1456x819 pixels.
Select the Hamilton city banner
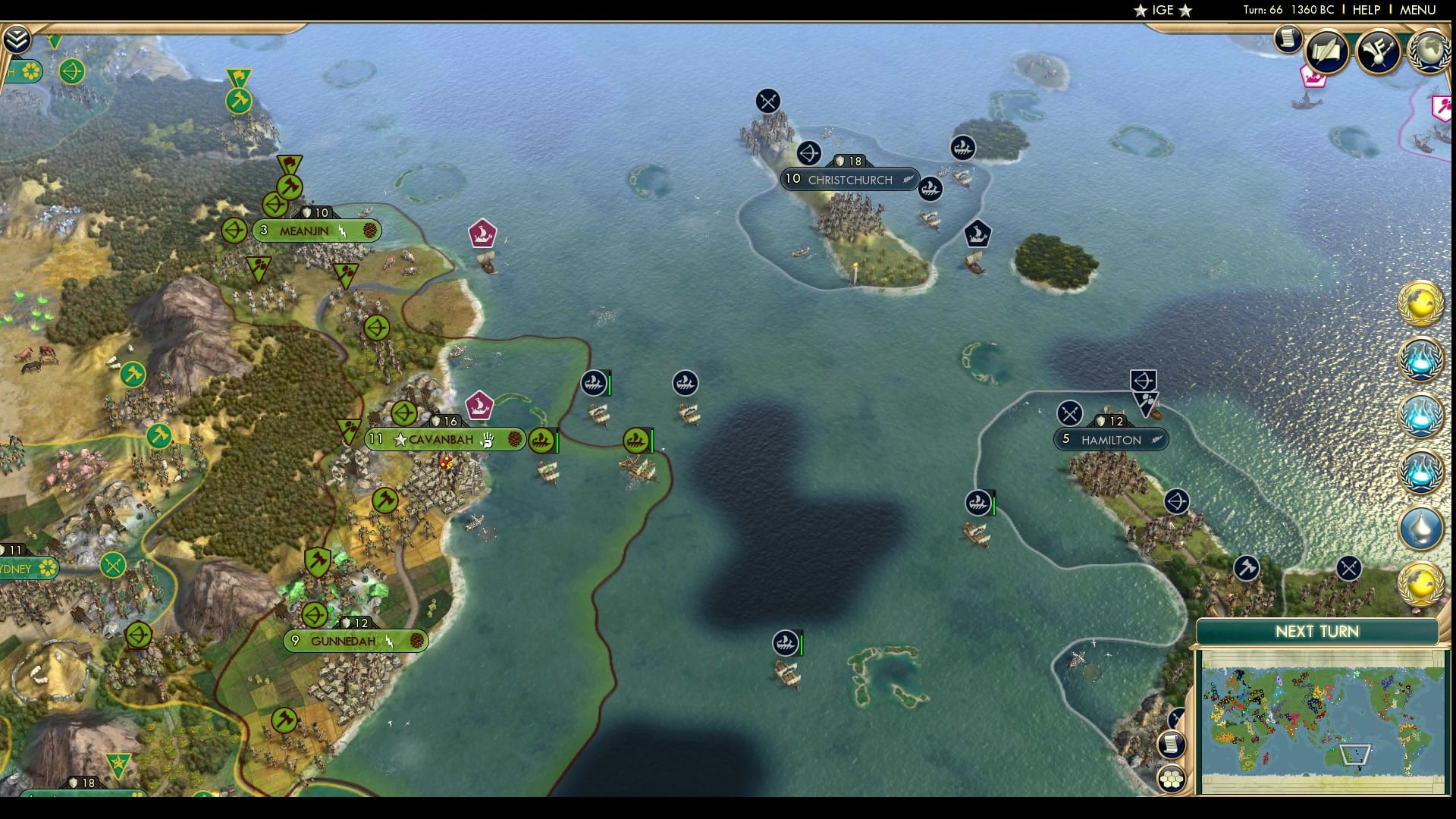[1110, 438]
